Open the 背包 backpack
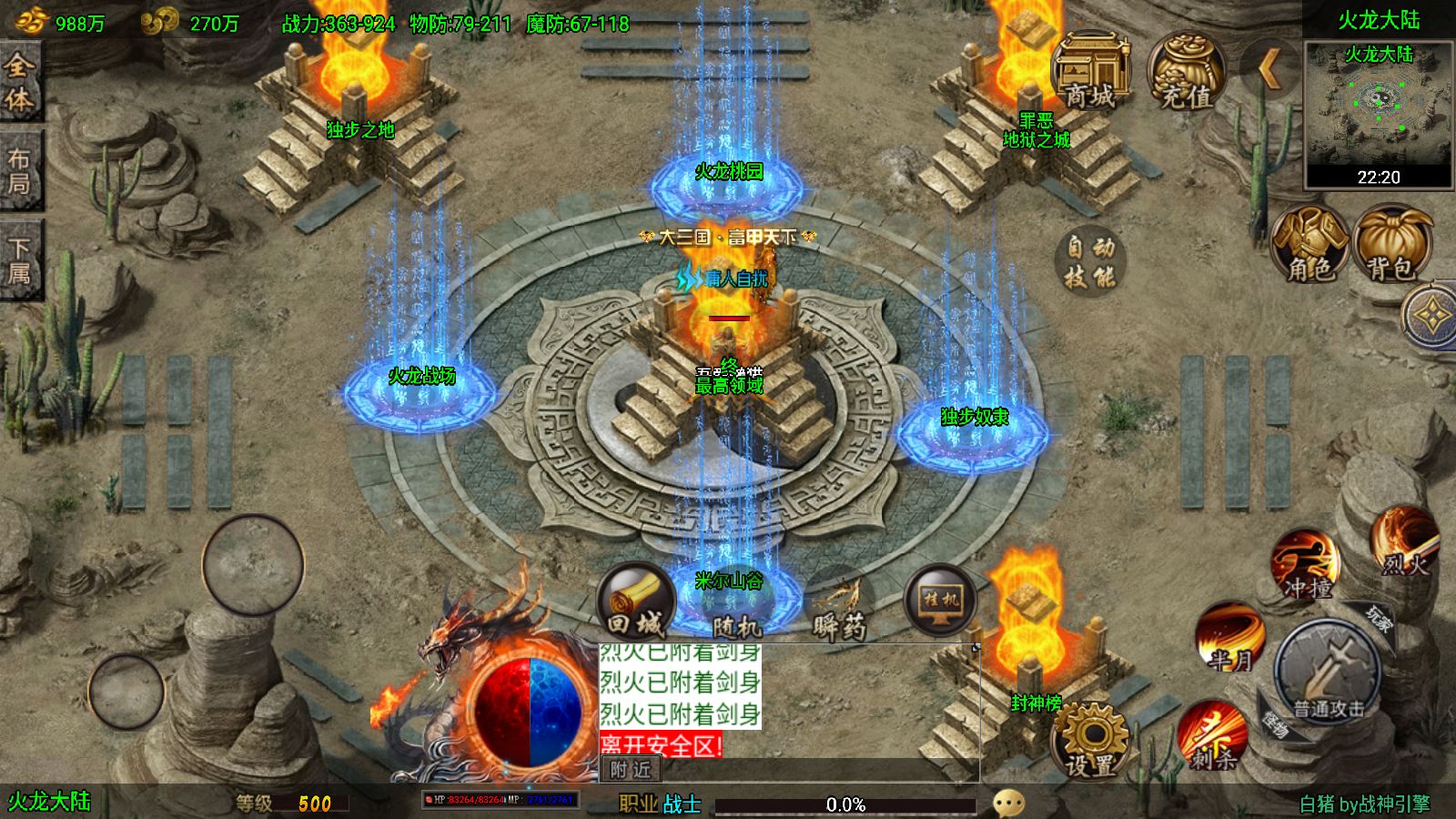Screen dimensions: 1456x819 click(1391, 244)
